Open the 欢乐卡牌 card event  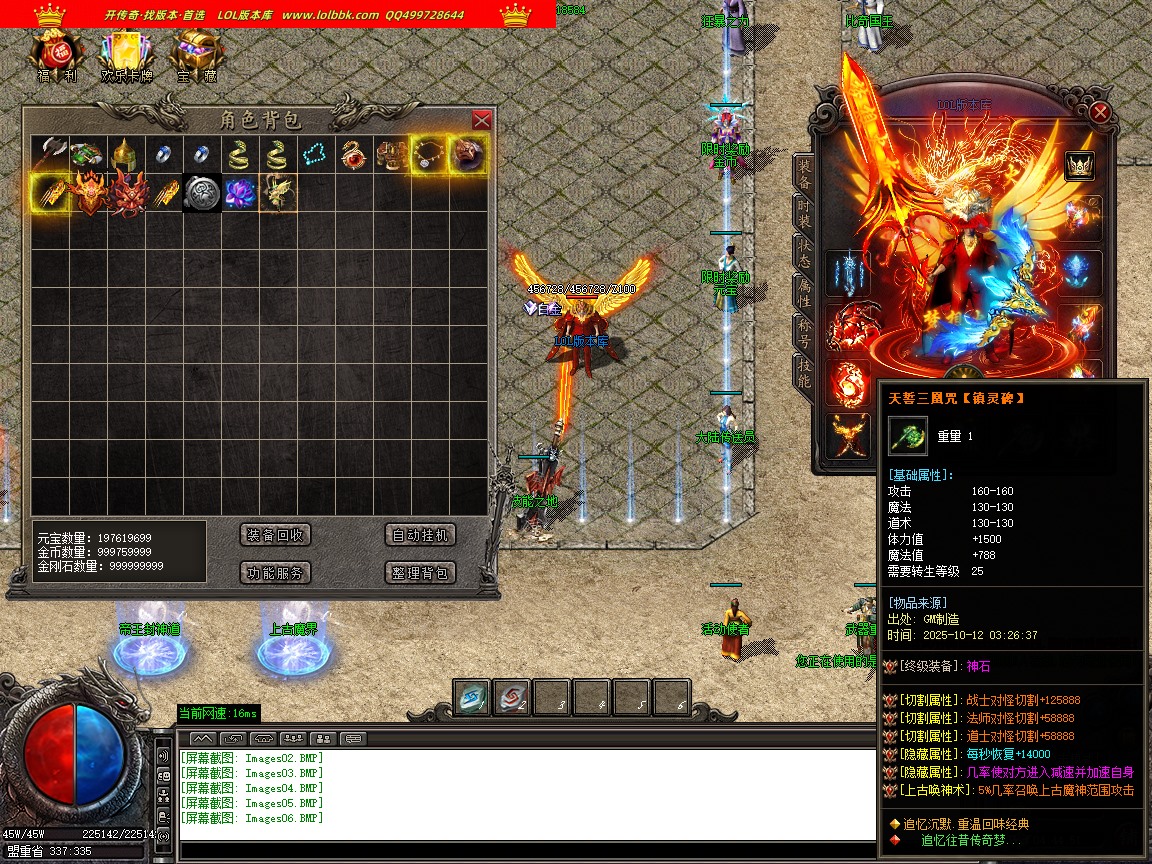(x=126, y=53)
